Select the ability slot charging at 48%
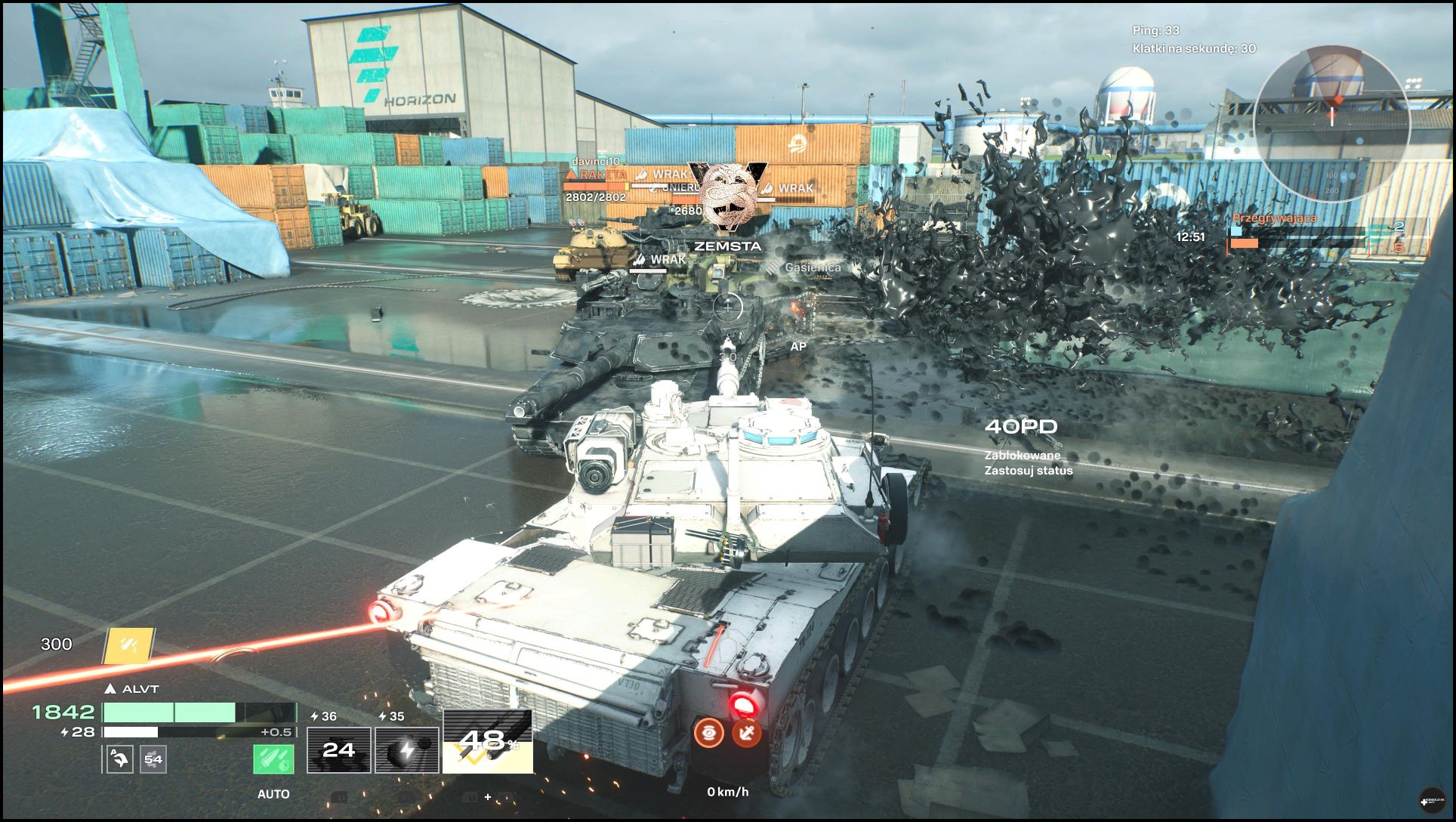This screenshot has width=1456, height=822. click(487, 742)
